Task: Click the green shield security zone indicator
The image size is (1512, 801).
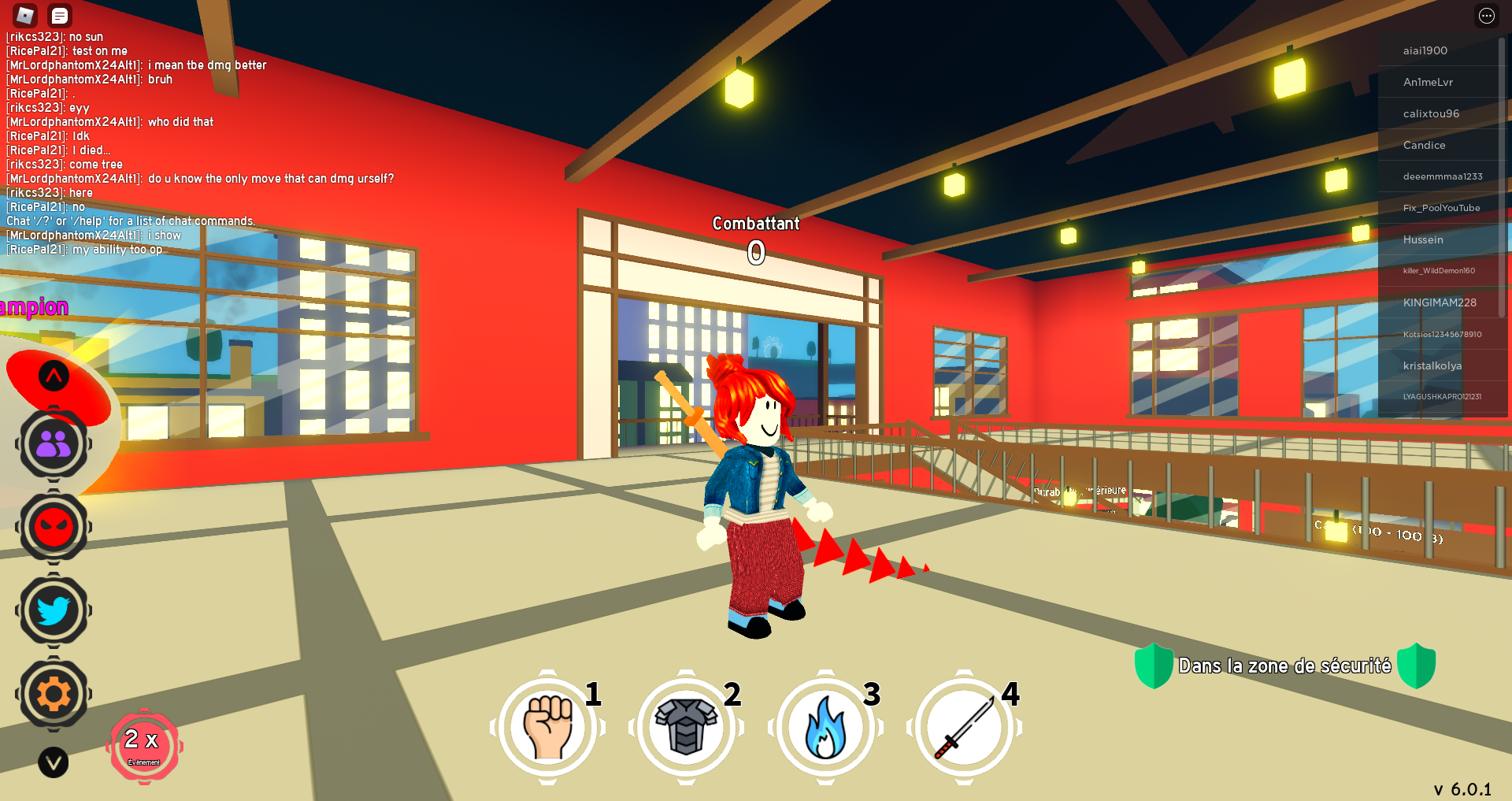Action: pyautogui.click(x=1155, y=666)
